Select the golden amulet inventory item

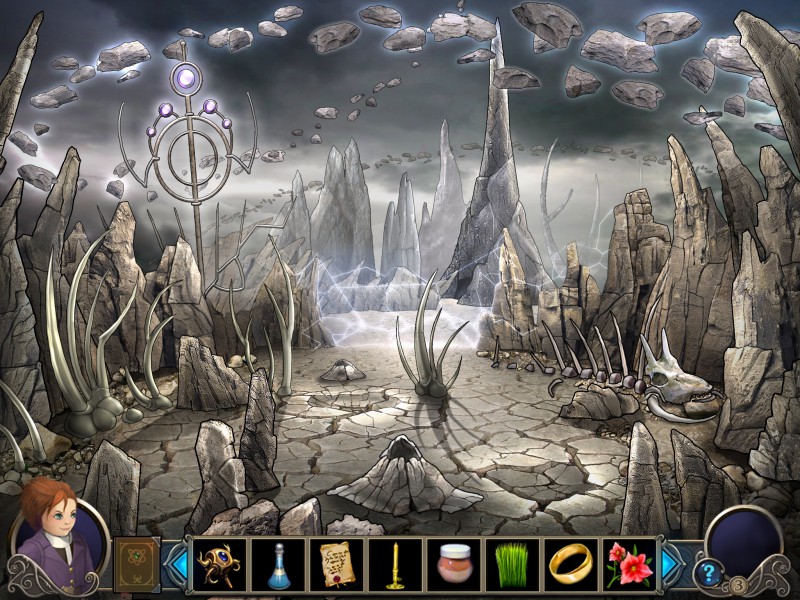point(217,565)
